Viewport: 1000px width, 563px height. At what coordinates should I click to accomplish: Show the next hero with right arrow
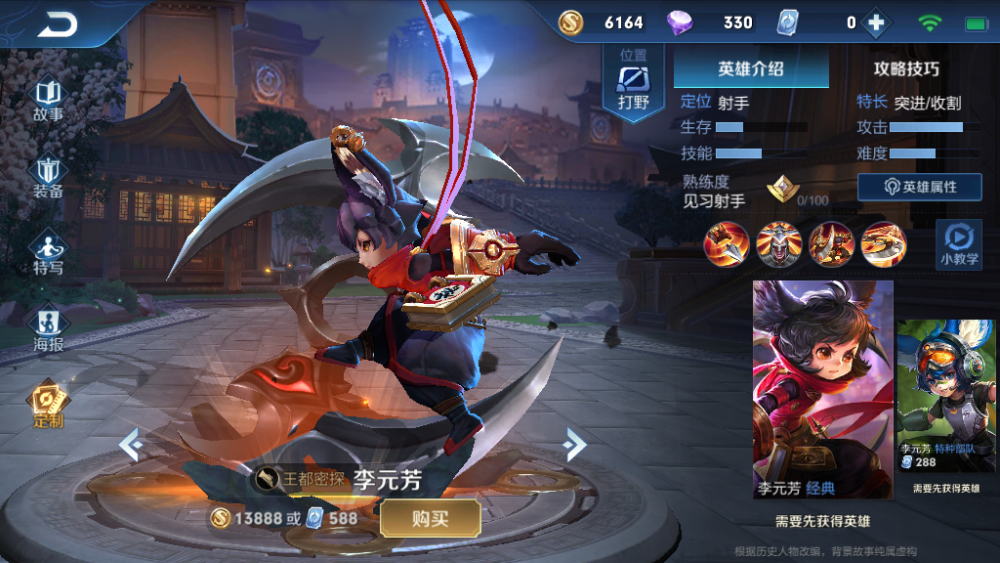coord(573,443)
